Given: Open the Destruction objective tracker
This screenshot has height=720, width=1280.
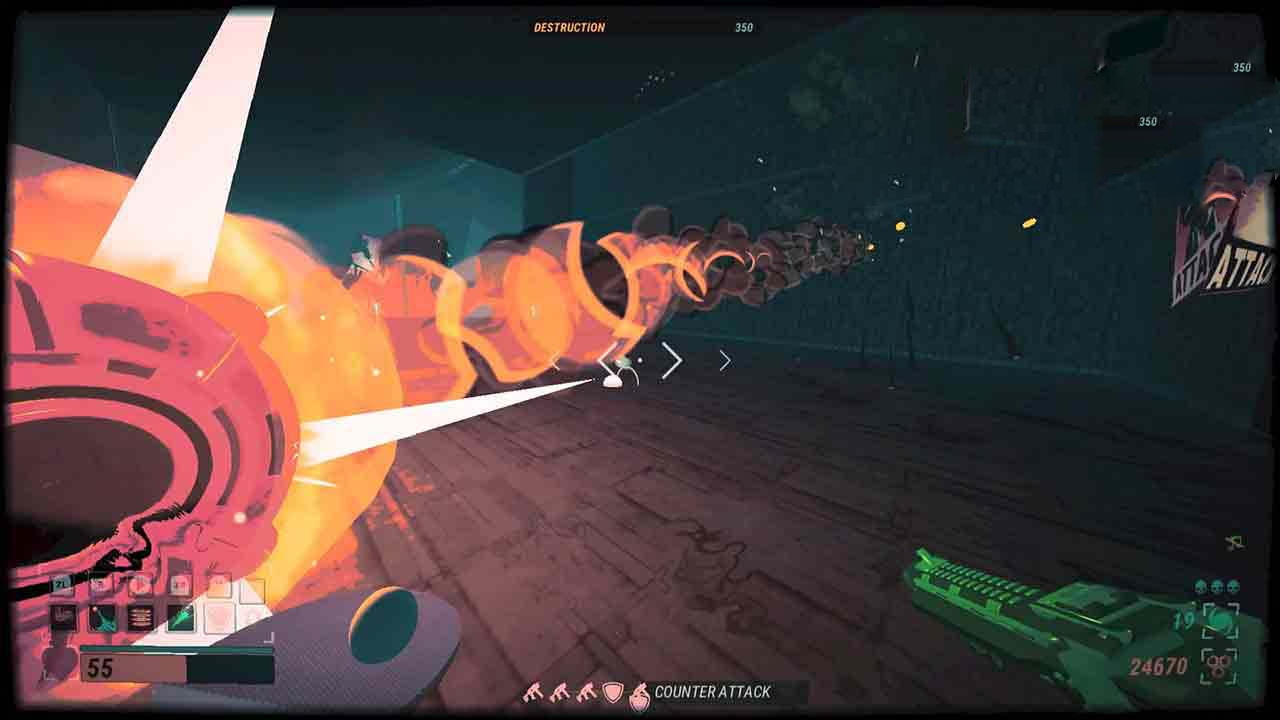Looking at the screenshot, I should pyautogui.click(x=569, y=28).
